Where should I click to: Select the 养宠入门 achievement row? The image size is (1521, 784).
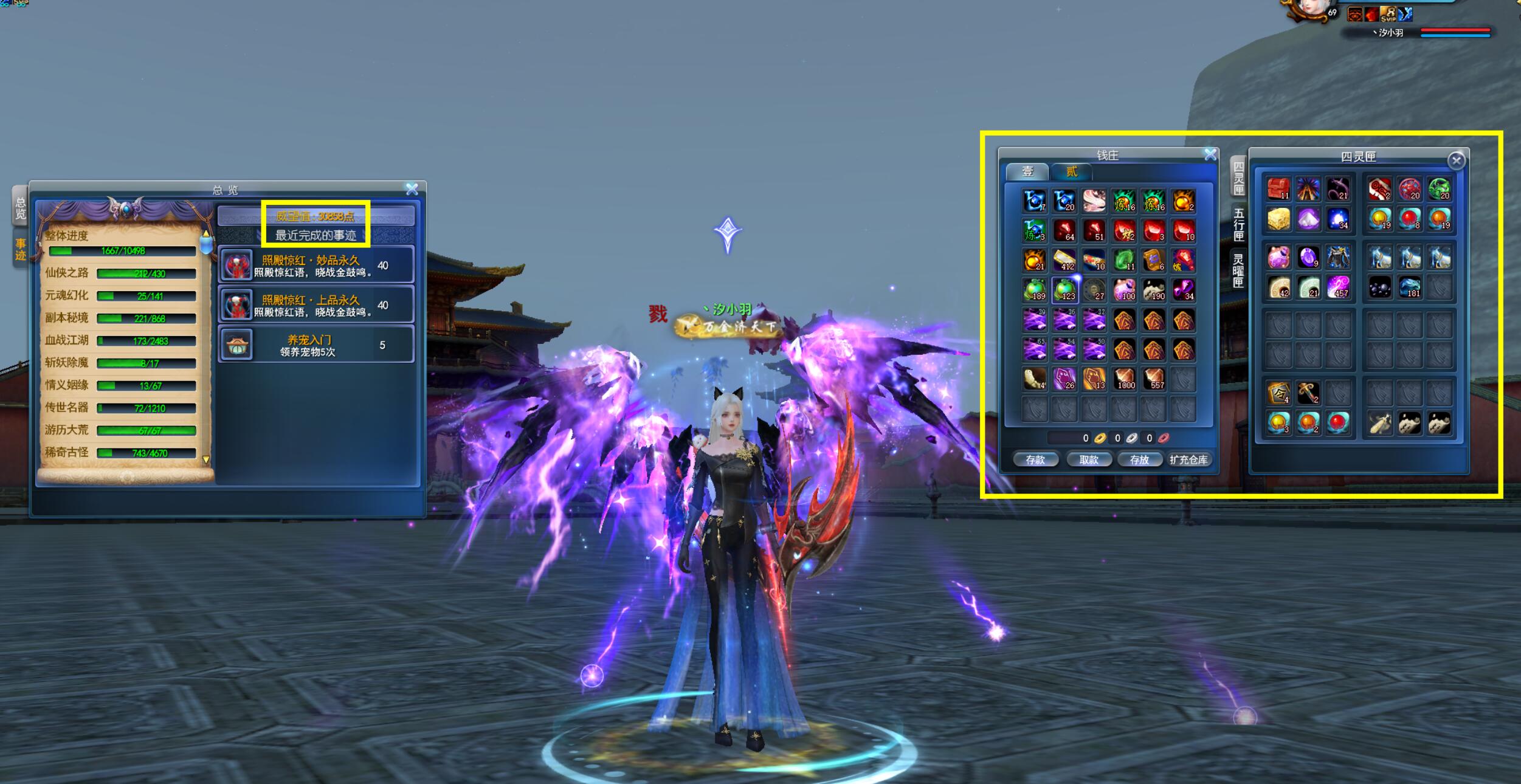click(316, 345)
